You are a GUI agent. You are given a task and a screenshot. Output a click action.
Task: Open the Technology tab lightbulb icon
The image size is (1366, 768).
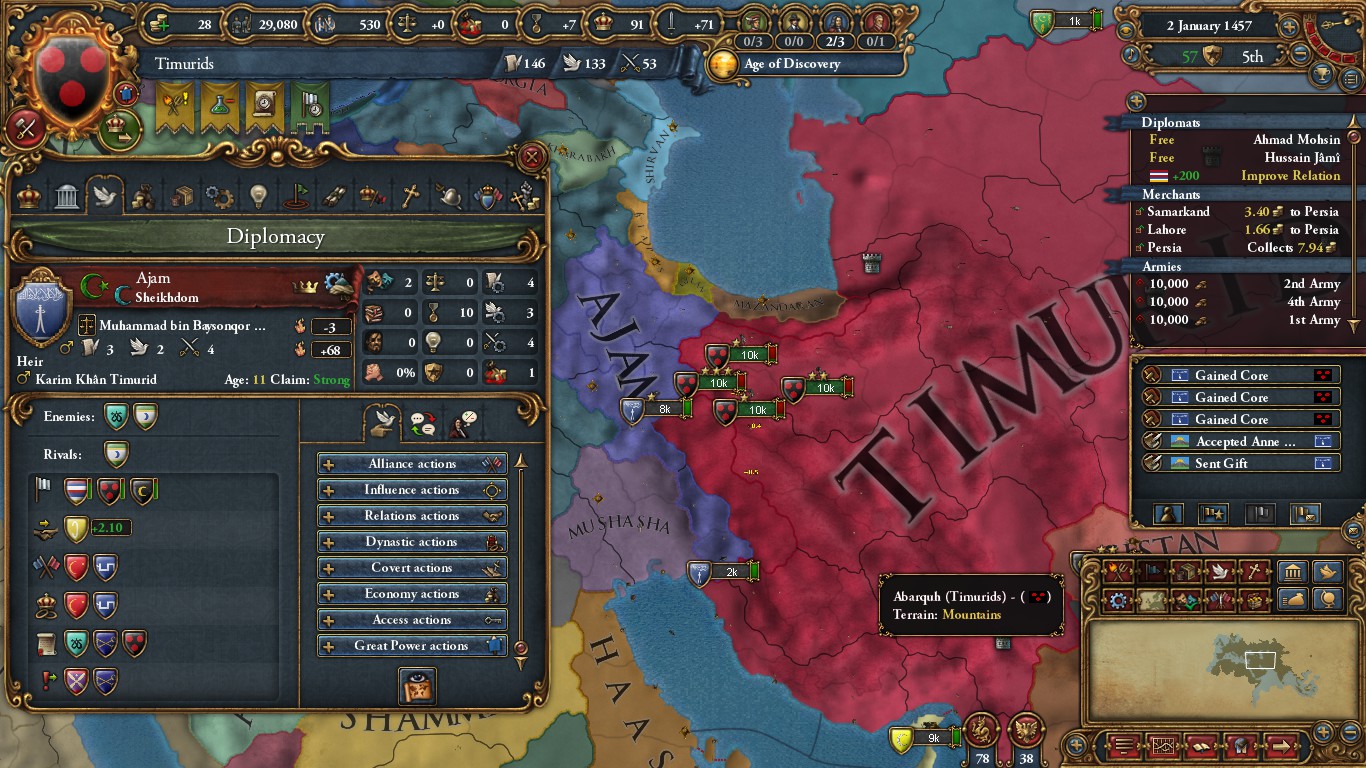[259, 196]
